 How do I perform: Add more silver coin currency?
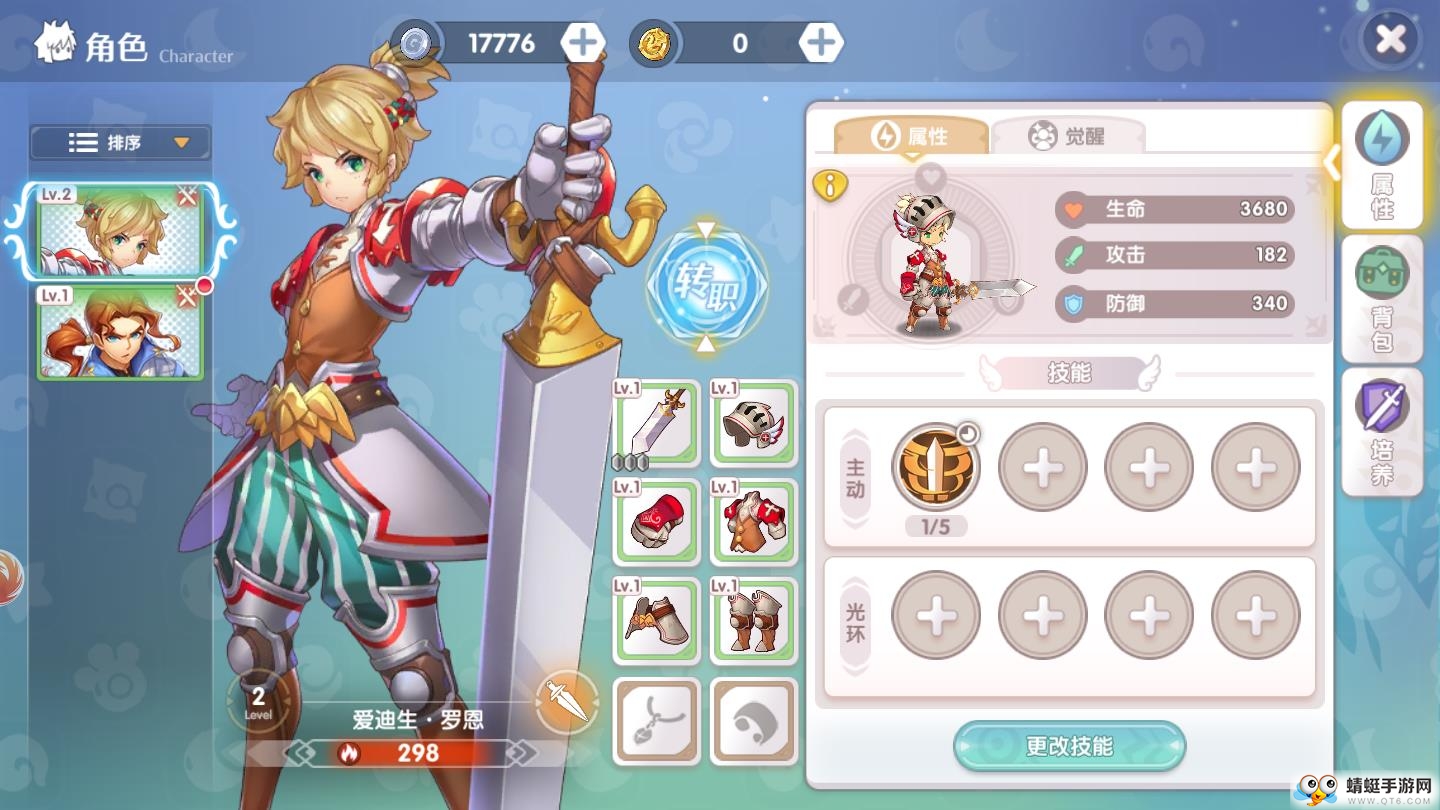(582, 43)
